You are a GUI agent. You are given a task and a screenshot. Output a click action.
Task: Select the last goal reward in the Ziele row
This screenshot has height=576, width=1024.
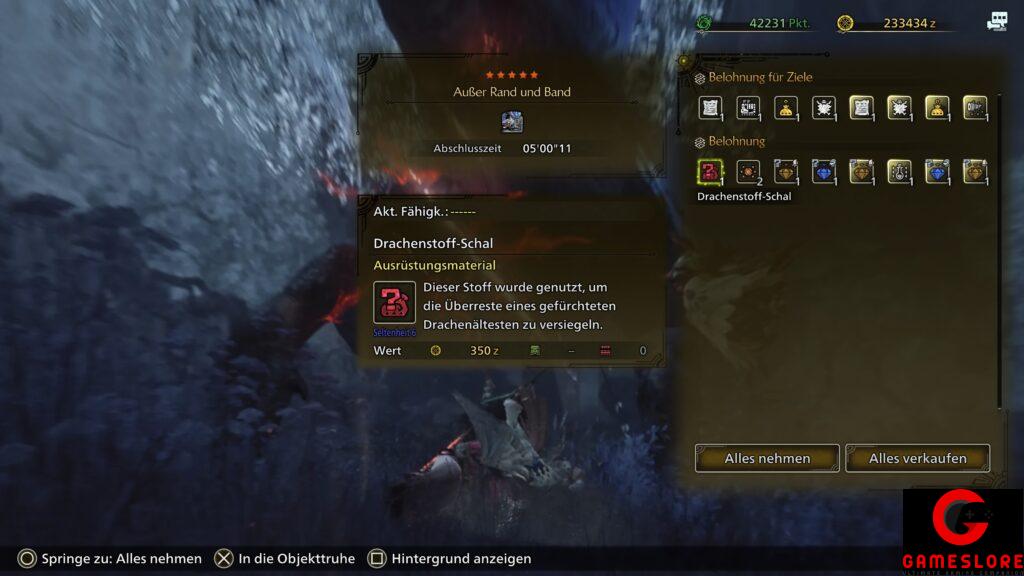point(974,108)
